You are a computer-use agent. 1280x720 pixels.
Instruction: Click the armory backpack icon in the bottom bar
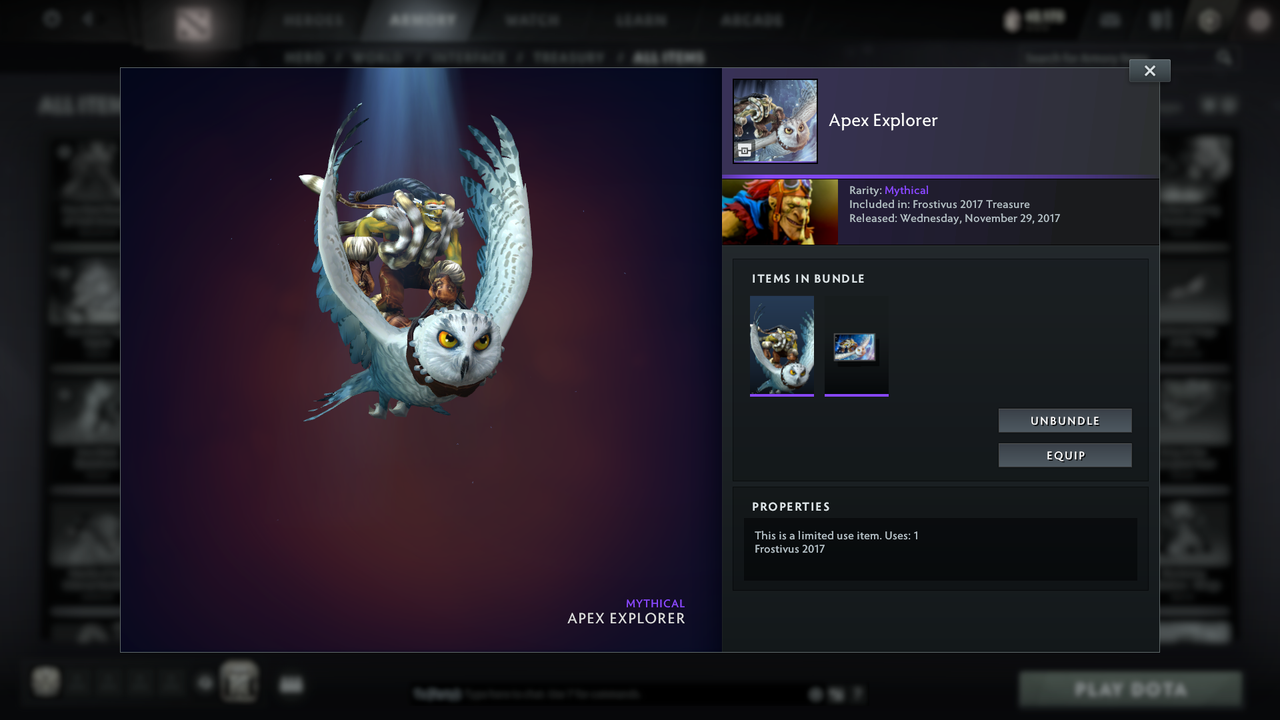(240, 681)
